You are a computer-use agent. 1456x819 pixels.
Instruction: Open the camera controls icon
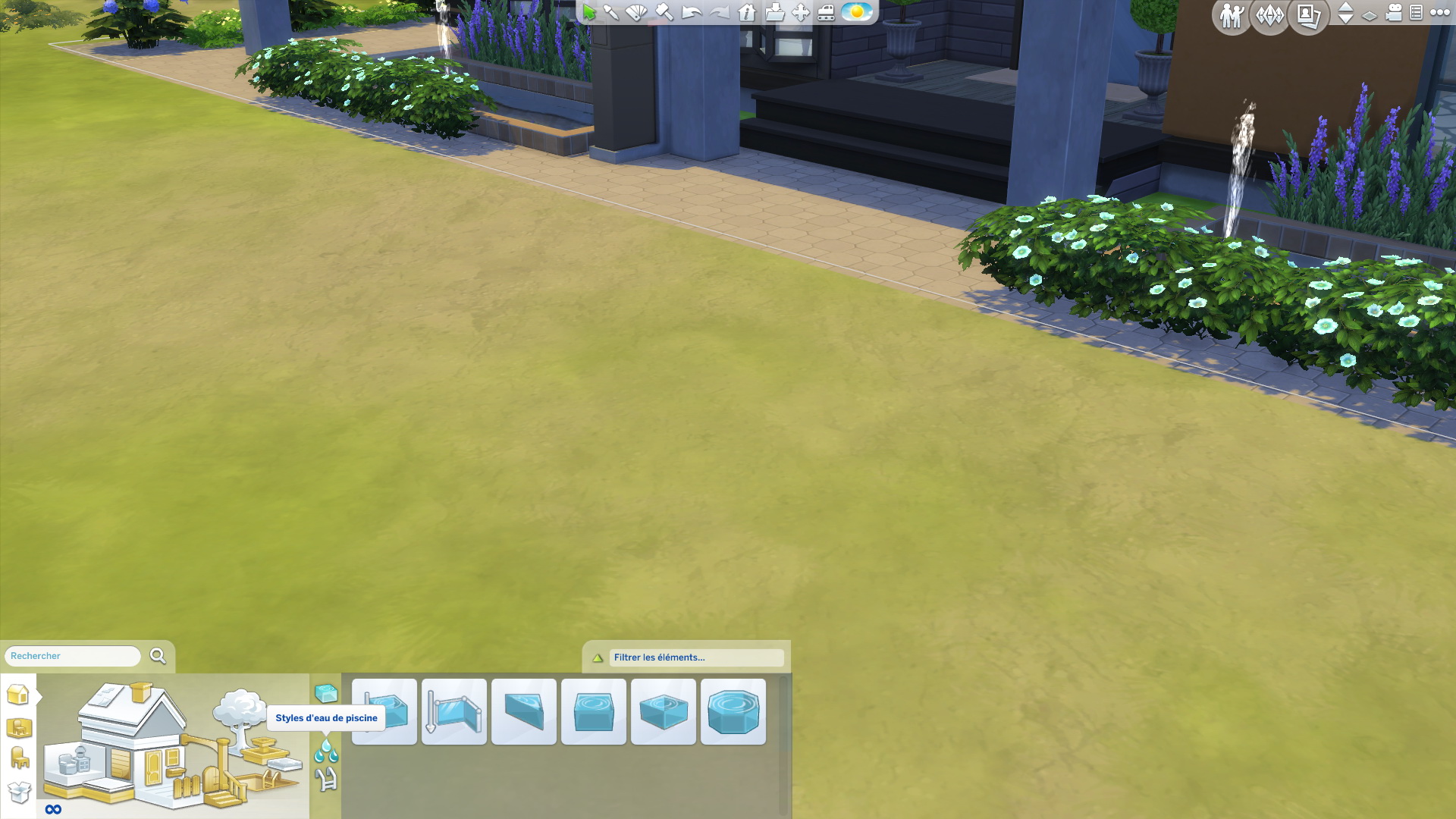coord(1394,13)
